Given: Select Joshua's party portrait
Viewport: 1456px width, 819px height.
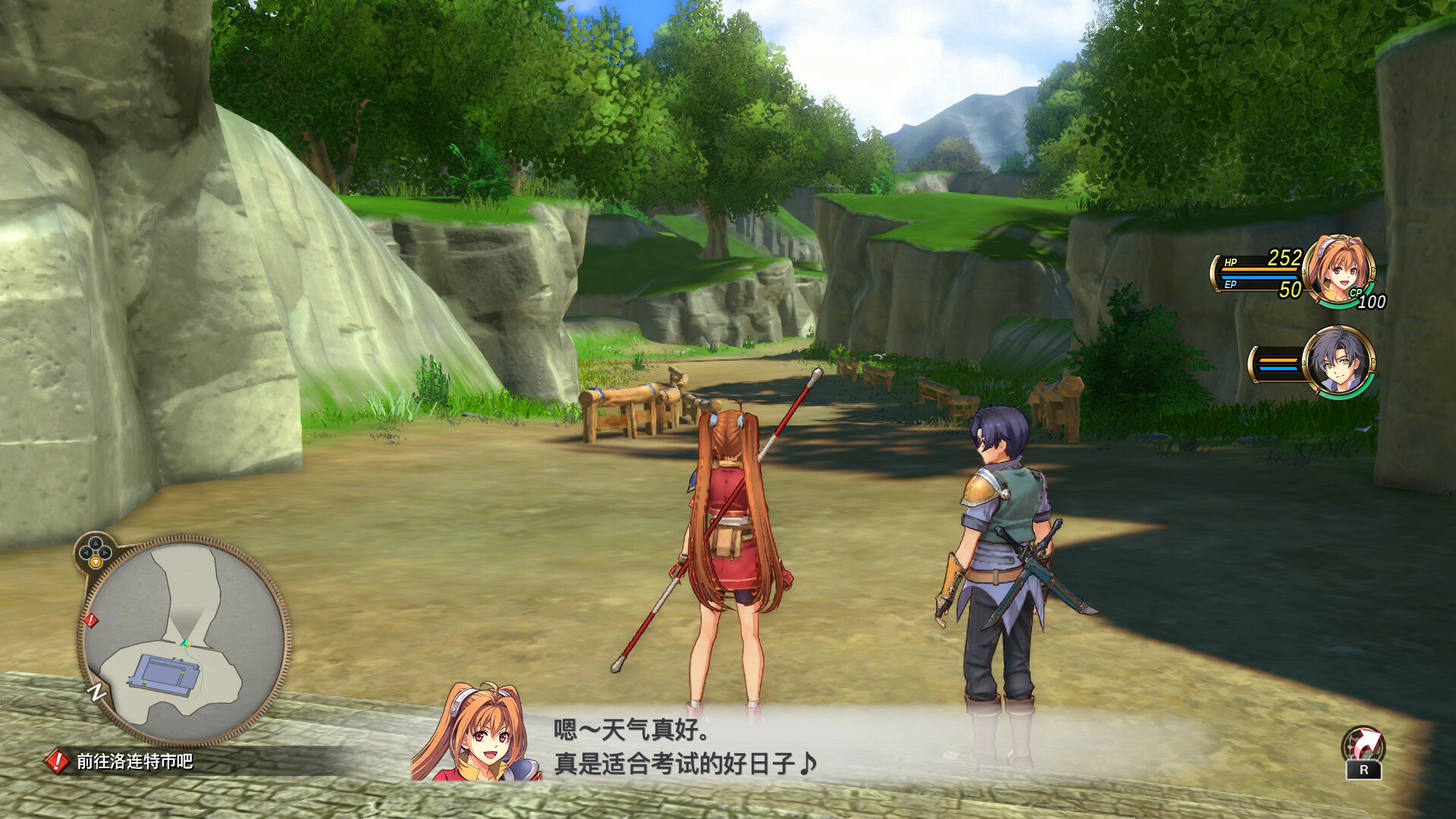Looking at the screenshot, I should (x=1337, y=362).
